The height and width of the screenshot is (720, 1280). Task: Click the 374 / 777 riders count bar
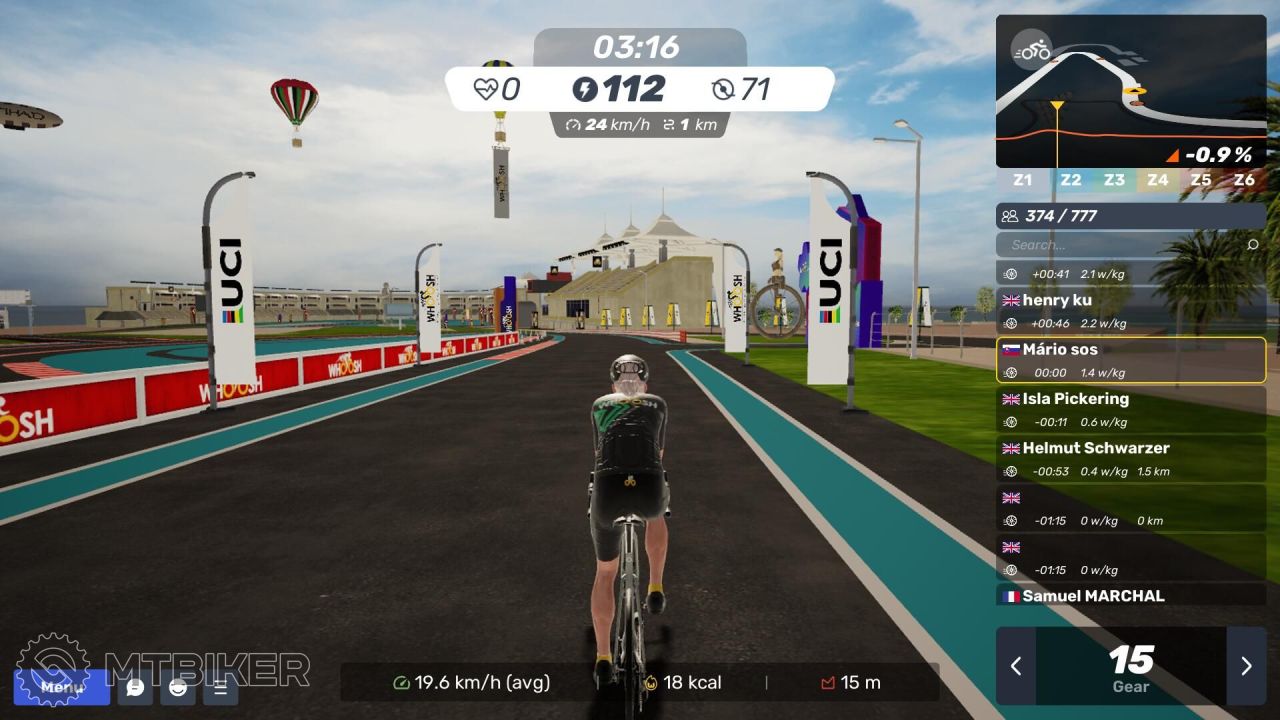point(1131,215)
